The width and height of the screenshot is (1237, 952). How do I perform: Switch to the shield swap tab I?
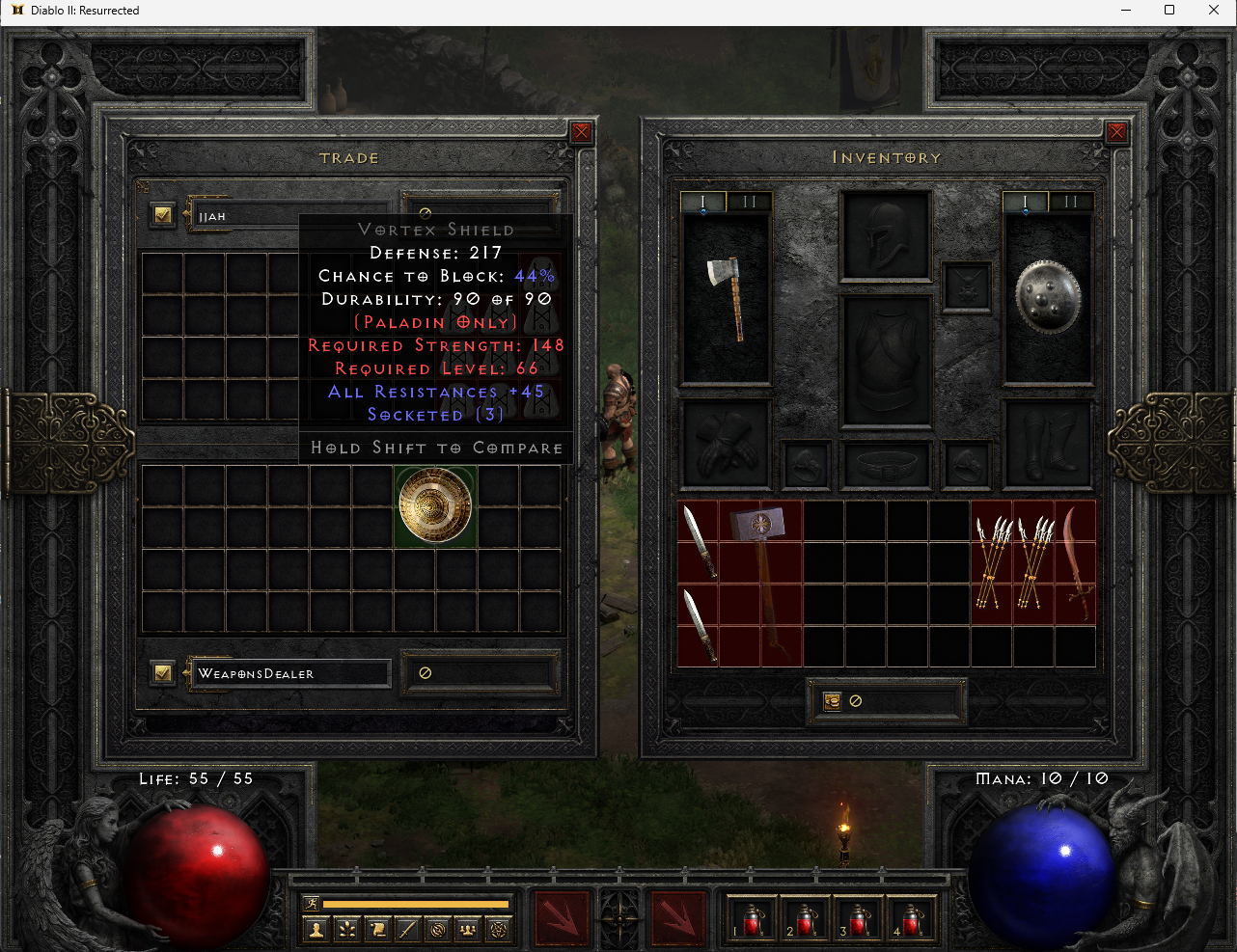point(1025,202)
